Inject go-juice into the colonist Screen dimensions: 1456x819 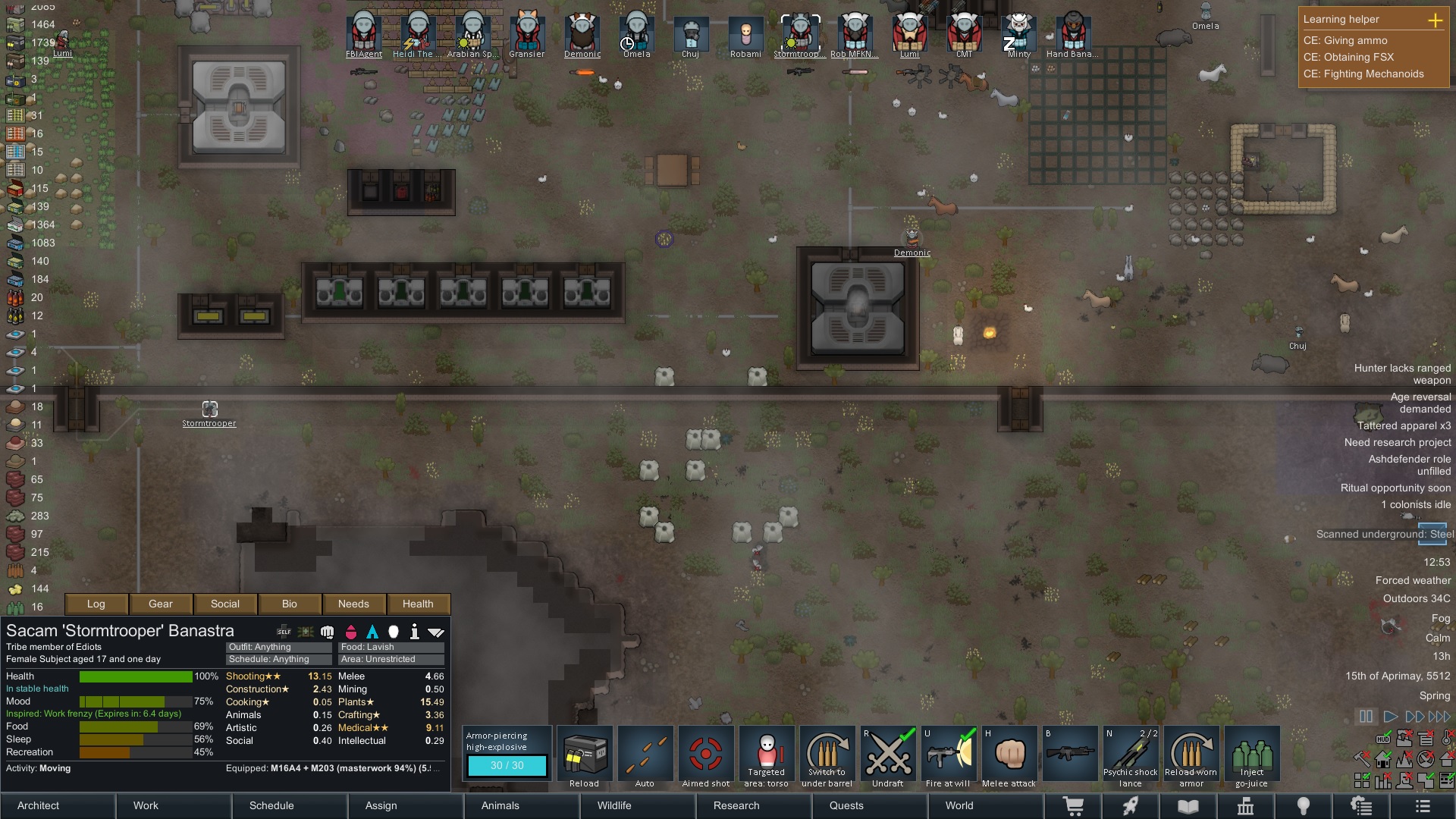(x=1251, y=758)
